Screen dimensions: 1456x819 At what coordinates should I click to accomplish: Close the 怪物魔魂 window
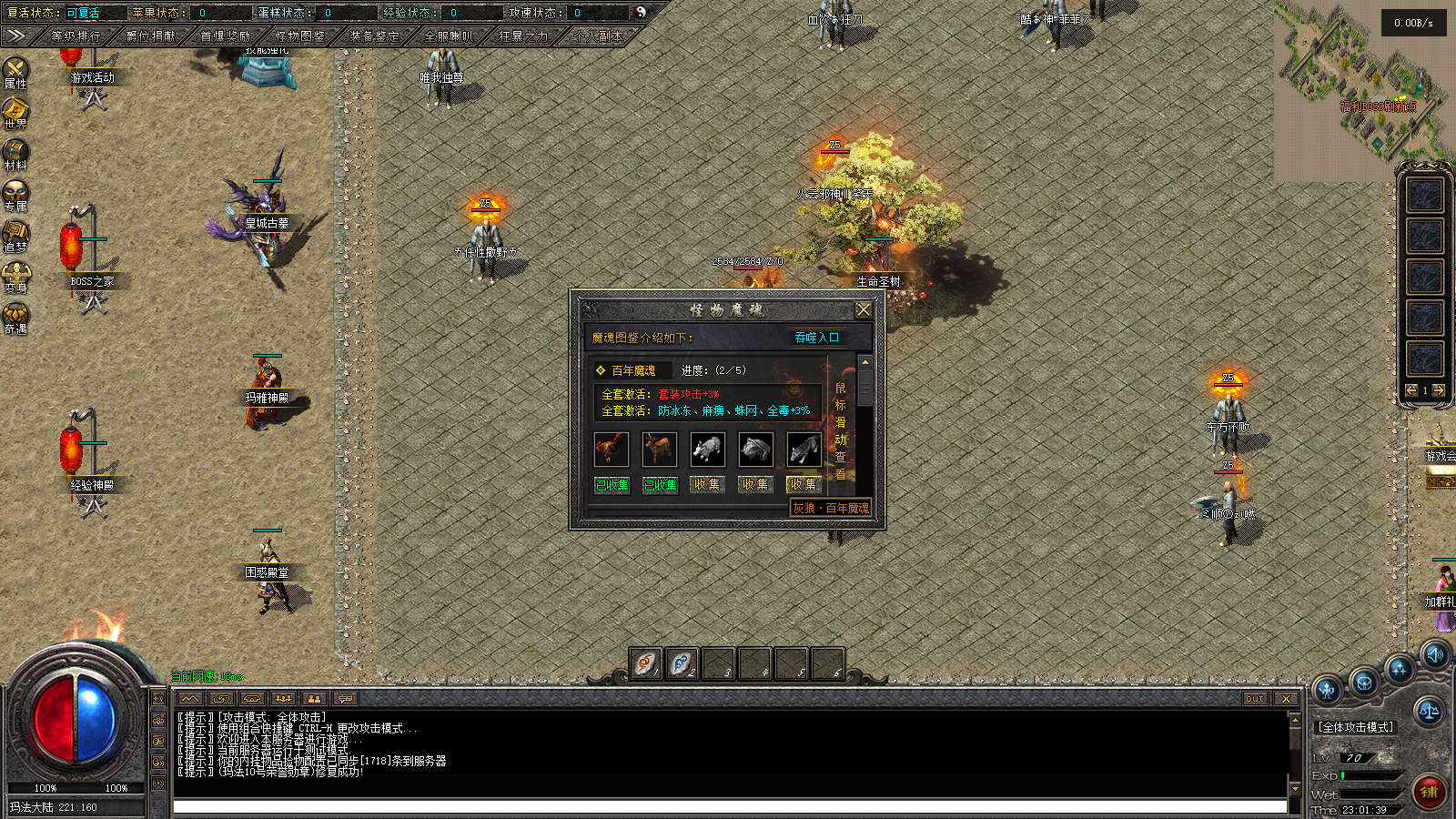coord(864,309)
